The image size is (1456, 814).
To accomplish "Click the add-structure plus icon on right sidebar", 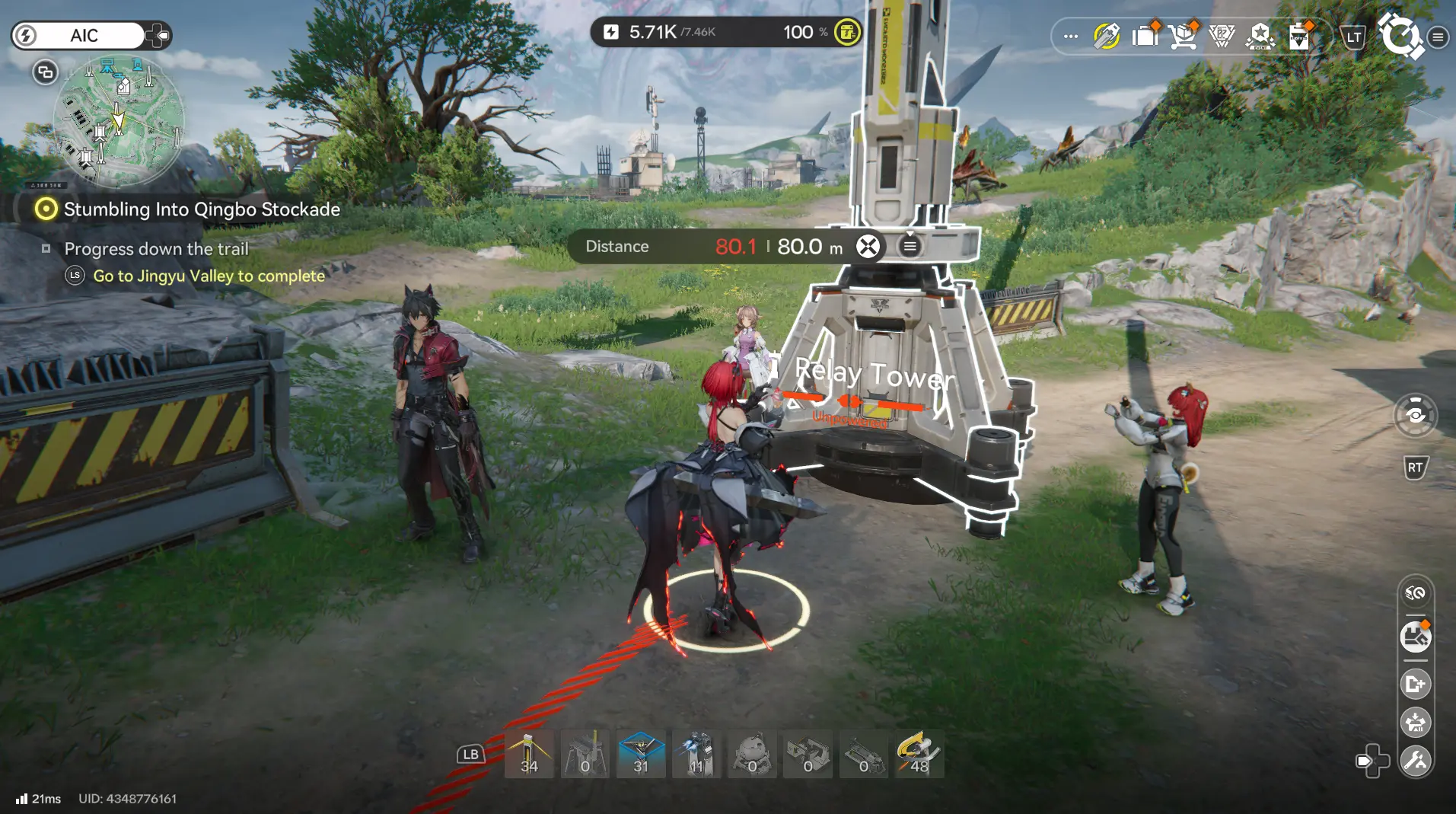I will pos(1416,683).
